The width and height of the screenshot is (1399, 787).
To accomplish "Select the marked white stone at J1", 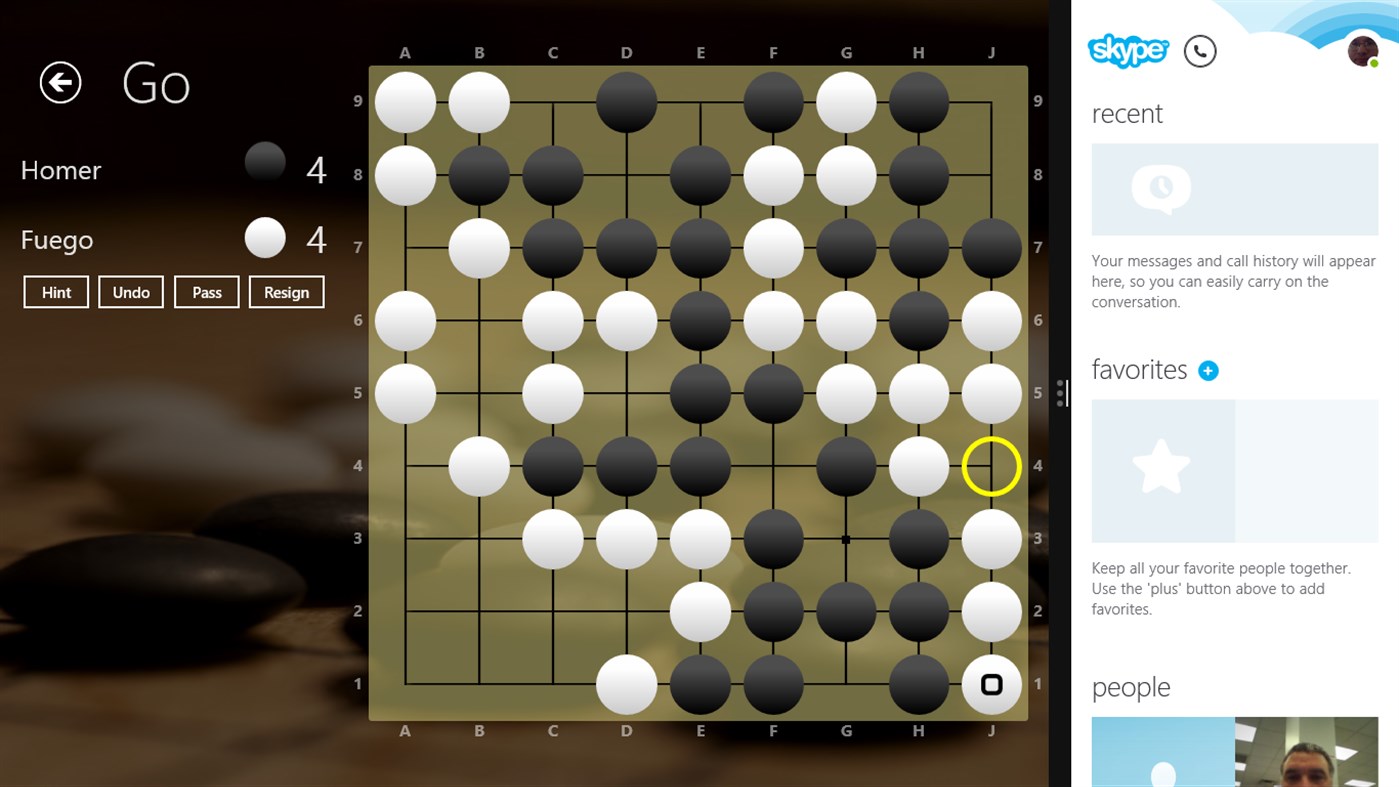I will tap(991, 685).
